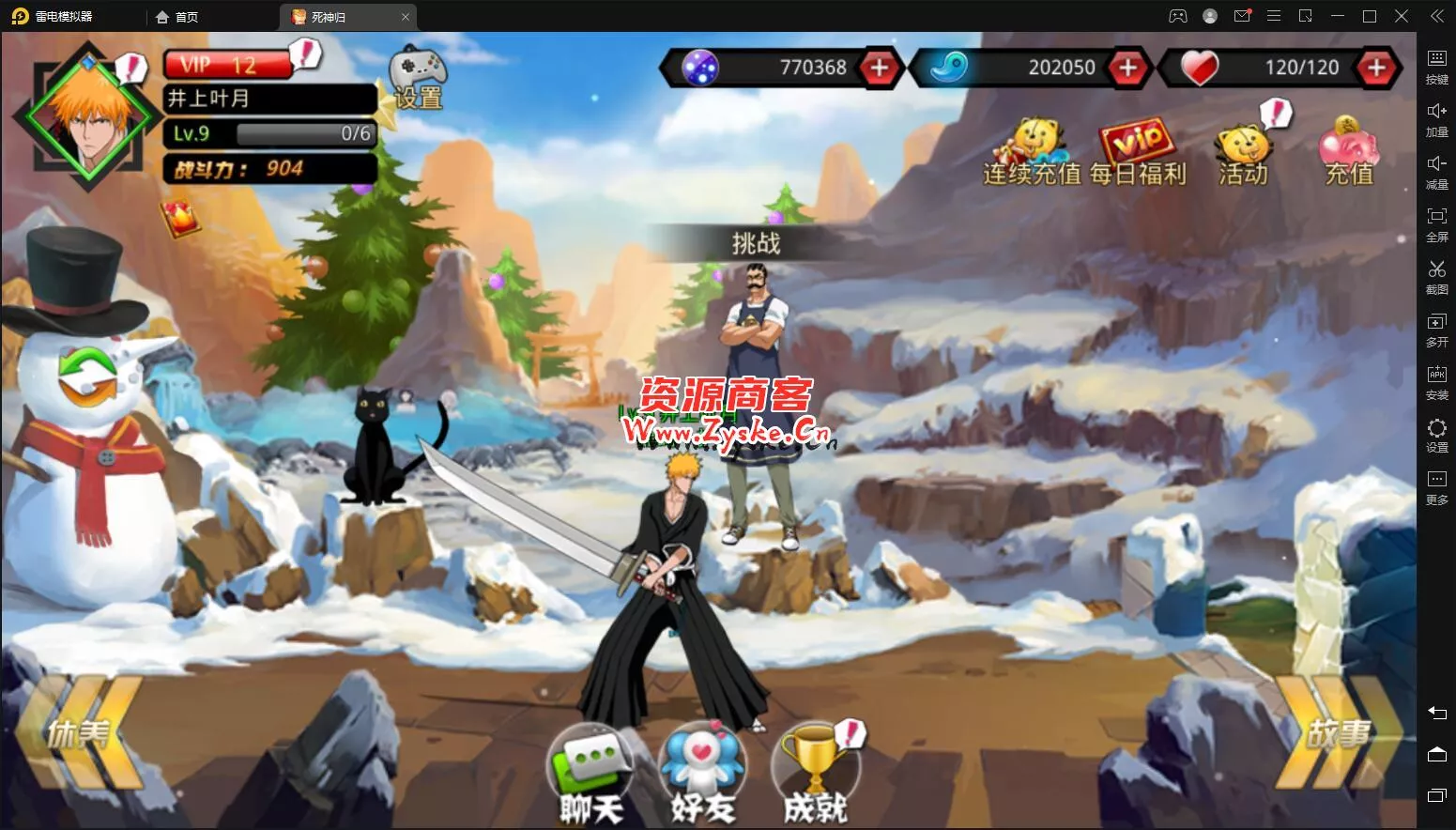Refill heart stamina with plus button
This screenshot has height=830, width=1456.
coord(1376,68)
